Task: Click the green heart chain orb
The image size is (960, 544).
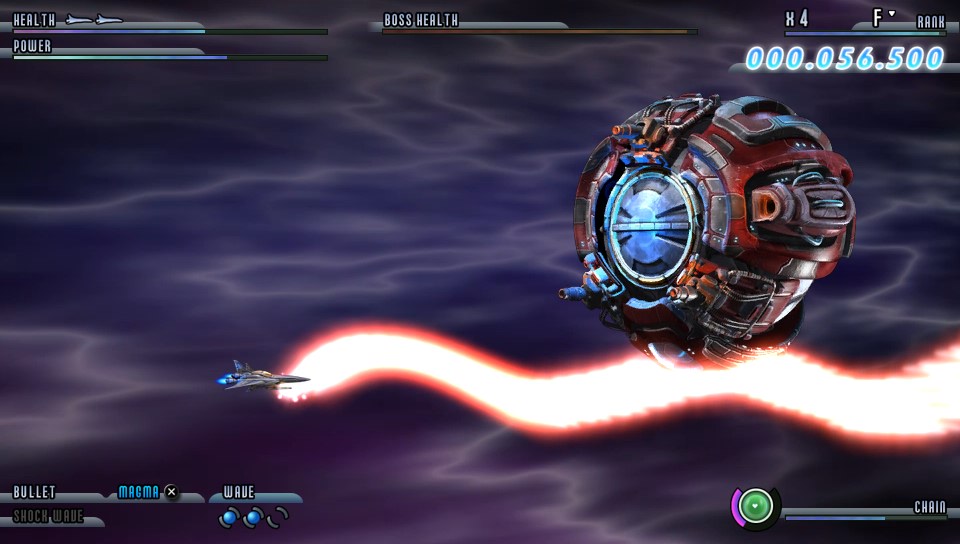Action: coord(757,507)
